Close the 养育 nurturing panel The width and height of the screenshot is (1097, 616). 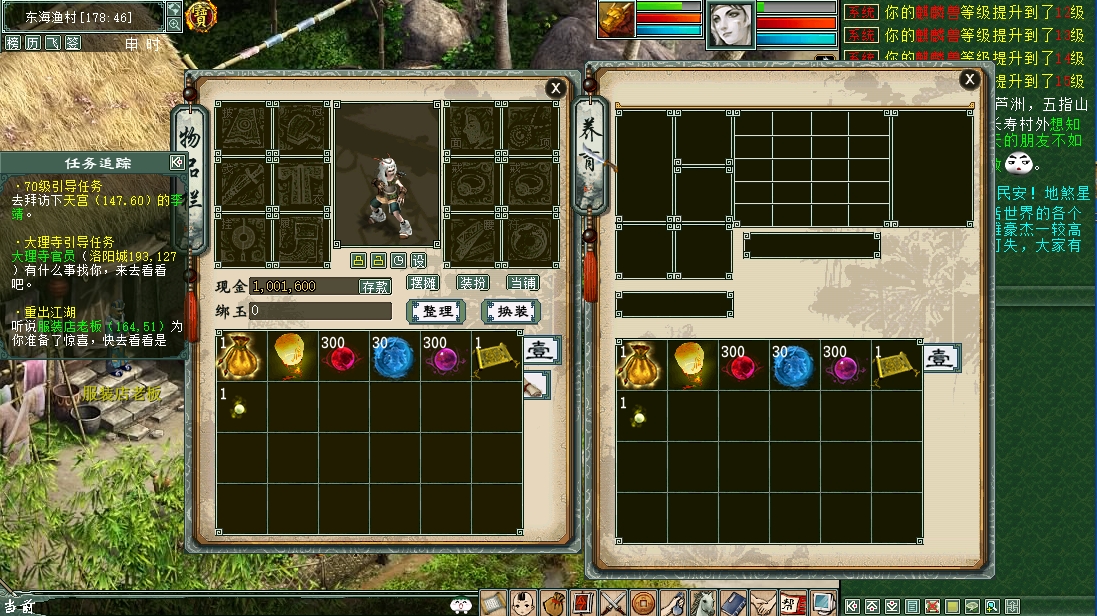[968, 80]
